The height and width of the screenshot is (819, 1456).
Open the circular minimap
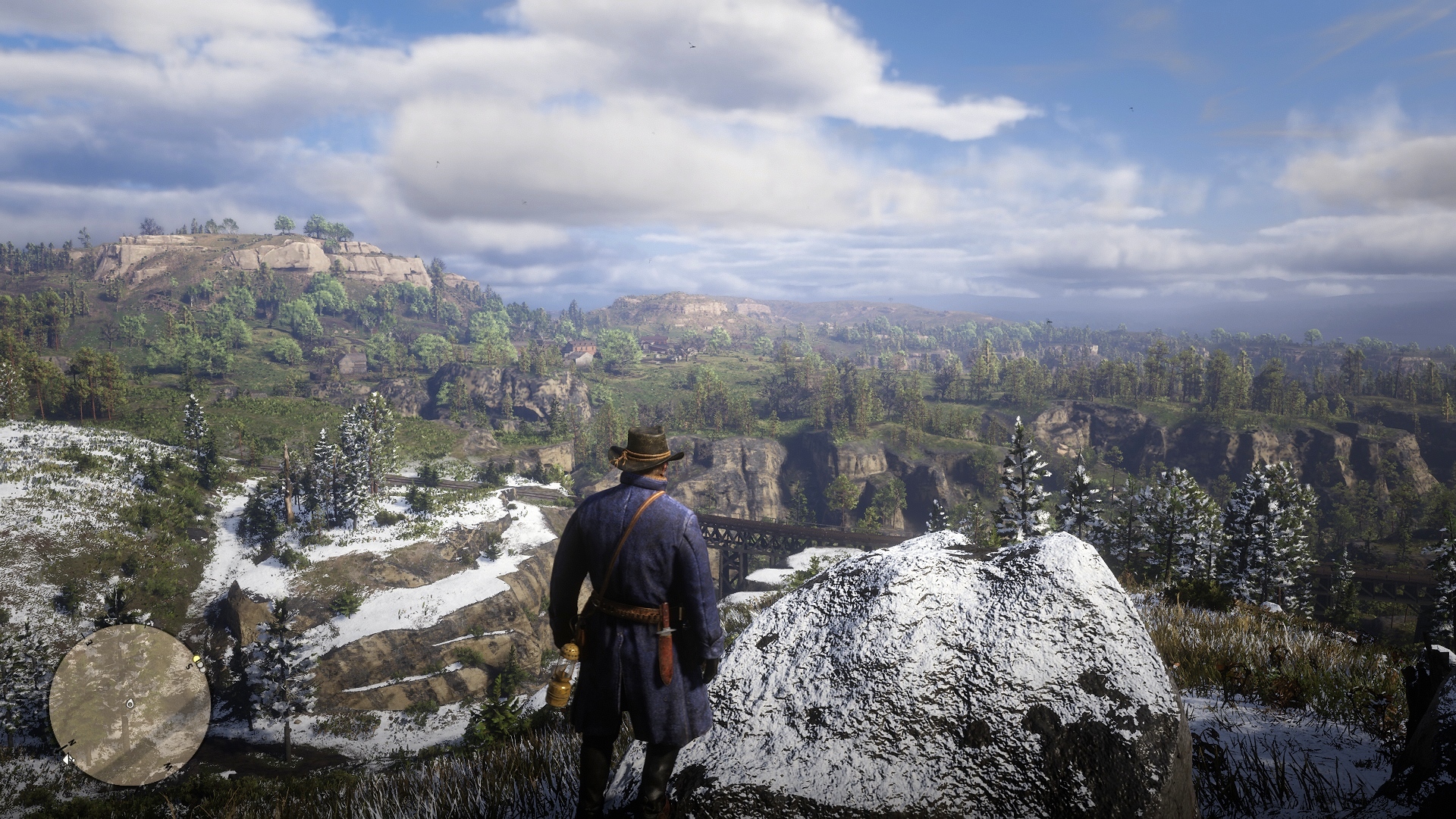coord(130,704)
